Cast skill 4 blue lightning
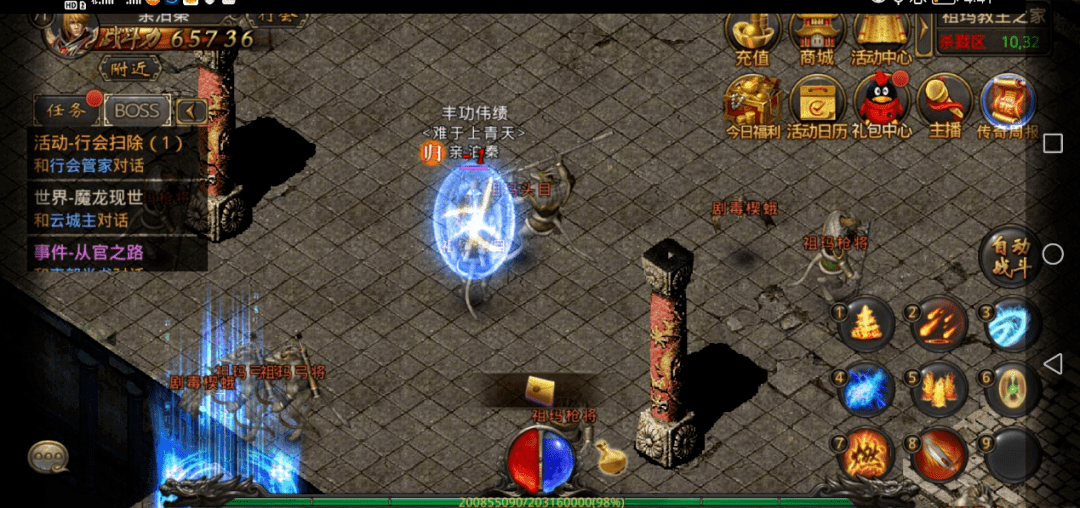 [865, 389]
